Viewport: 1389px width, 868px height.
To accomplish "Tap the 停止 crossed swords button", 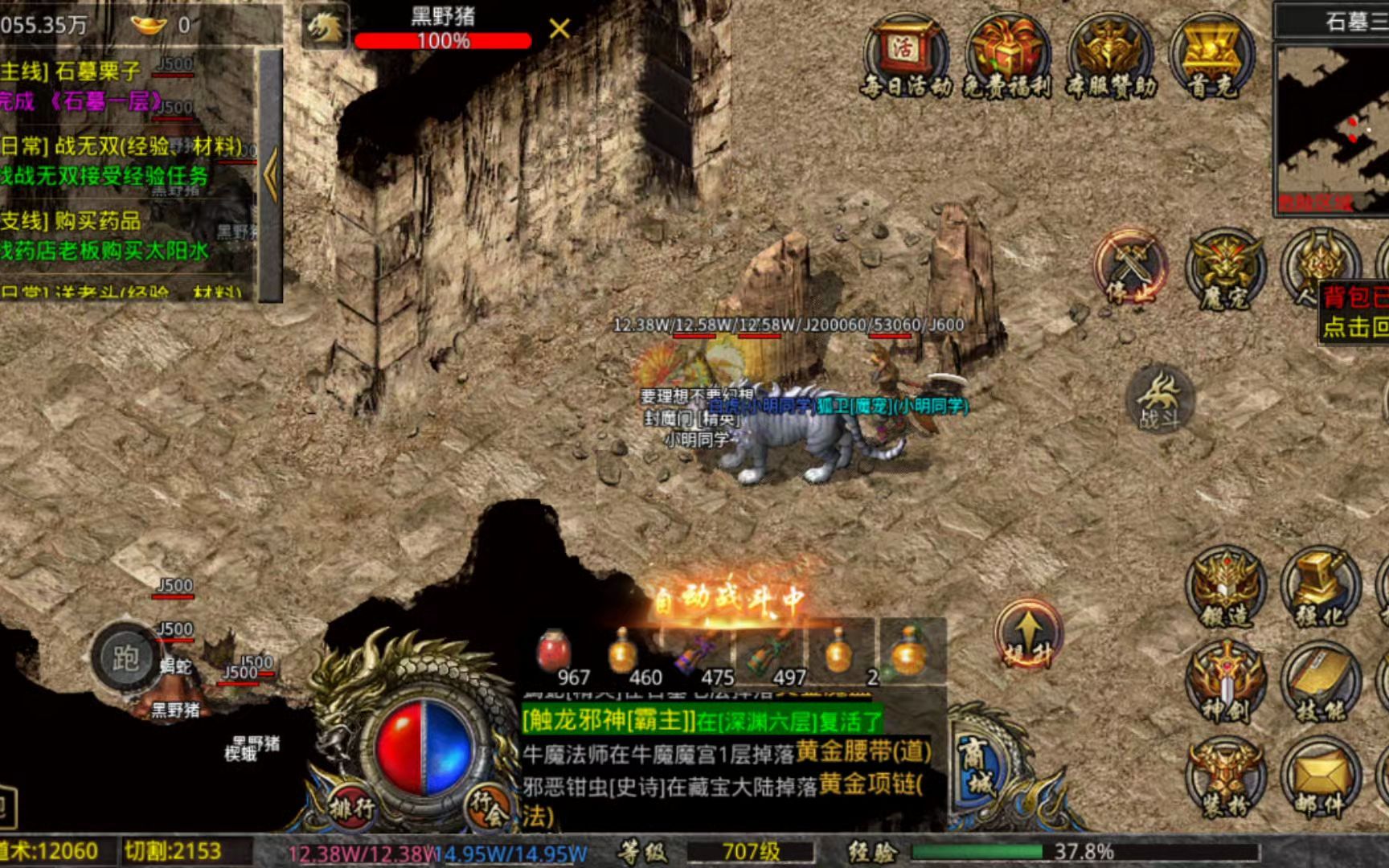I will click(x=1130, y=269).
